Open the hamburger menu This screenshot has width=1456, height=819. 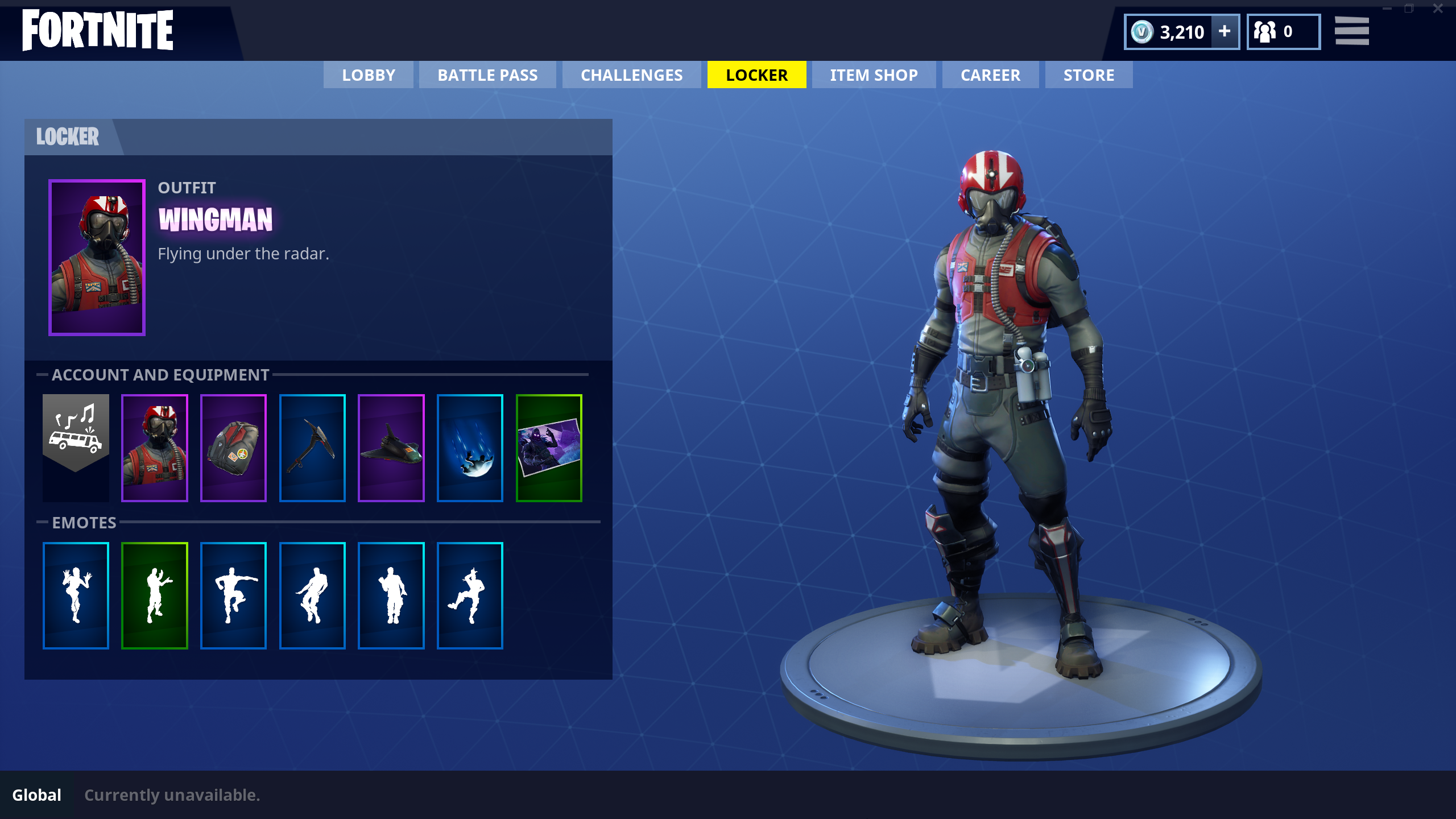1351,31
